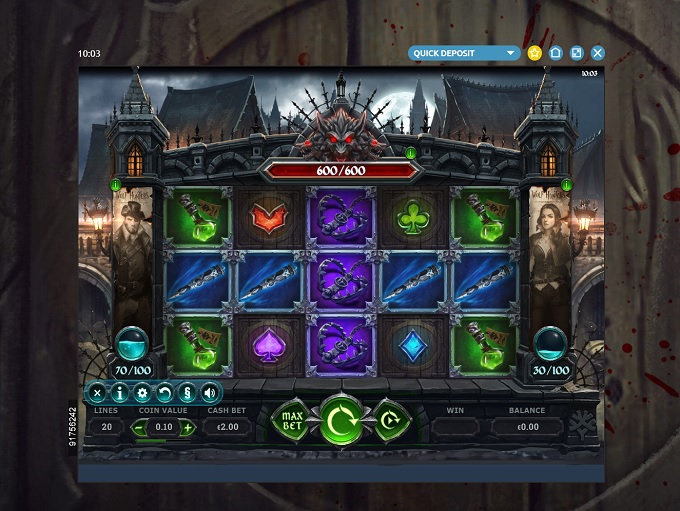680x511 pixels.
Task: Open info on the 600/600 meter
Action: click(x=411, y=153)
